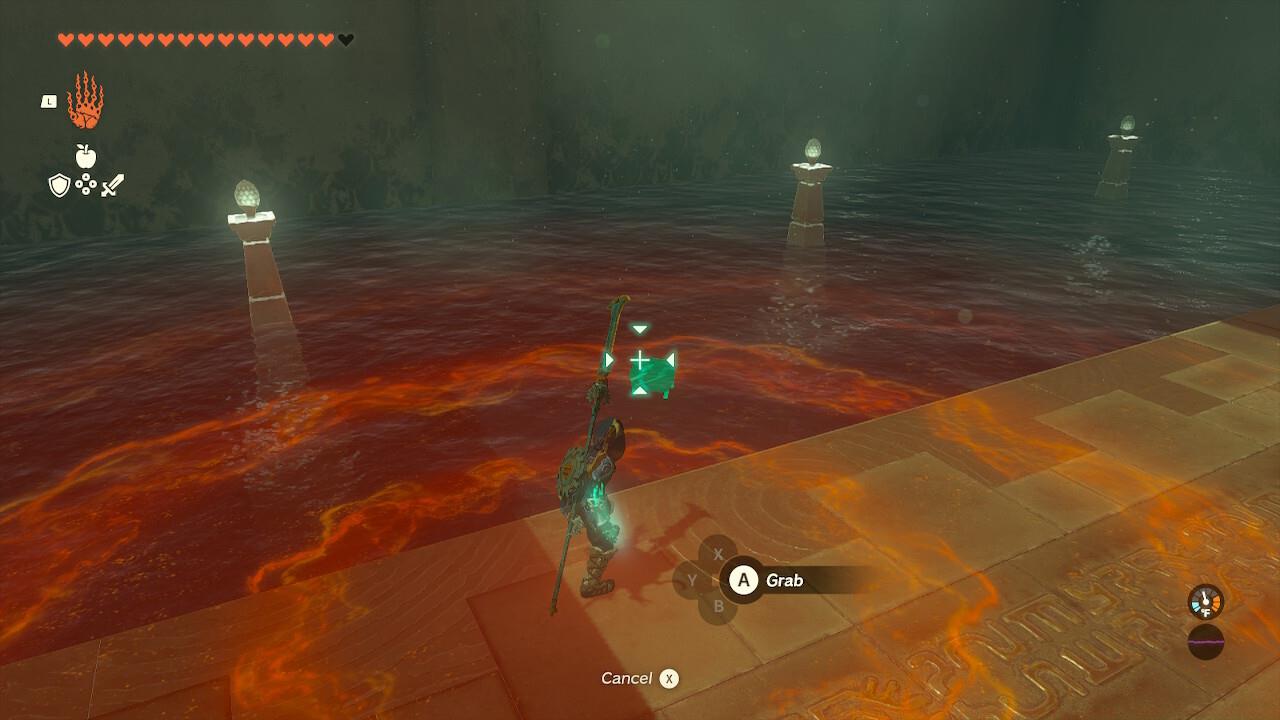The width and height of the screenshot is (1280, 720).
Task: Click the shield equipment icon
Action: (x=59, y=184)
